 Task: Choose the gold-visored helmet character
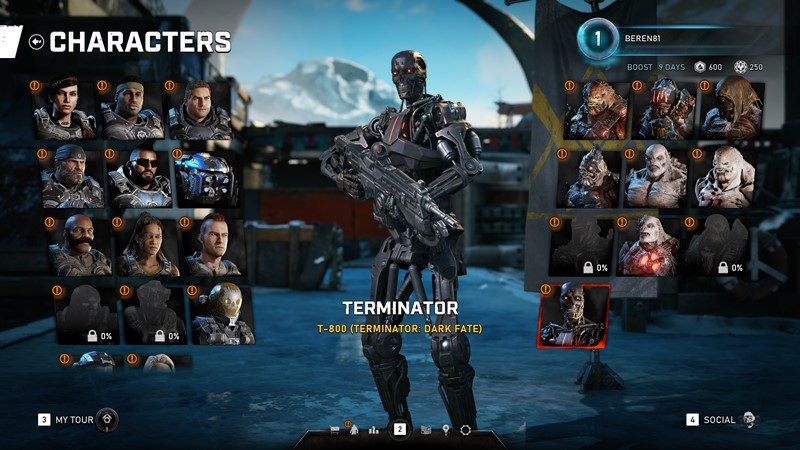221,314
